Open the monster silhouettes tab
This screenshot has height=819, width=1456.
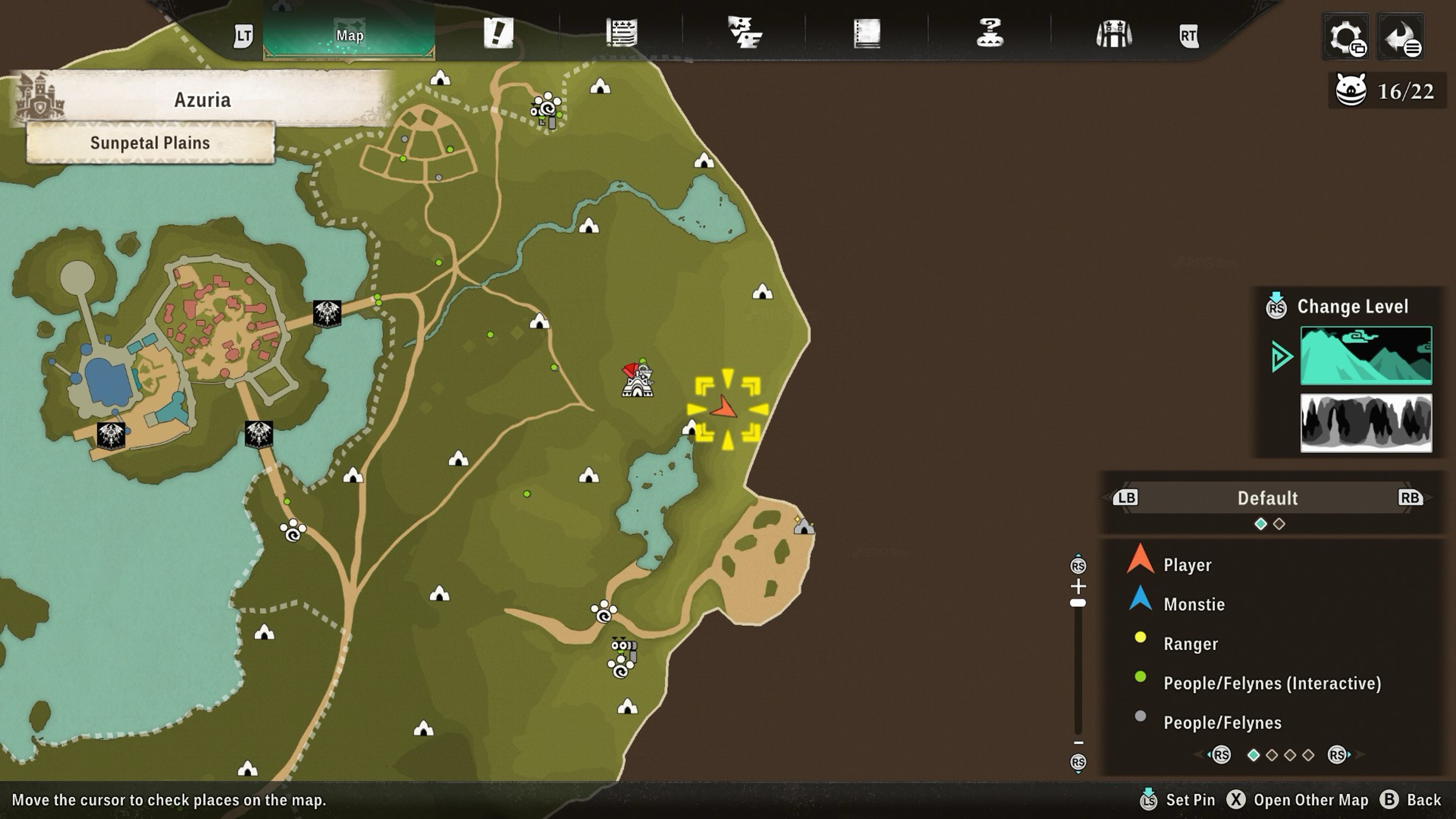click(x=744, y=33)
